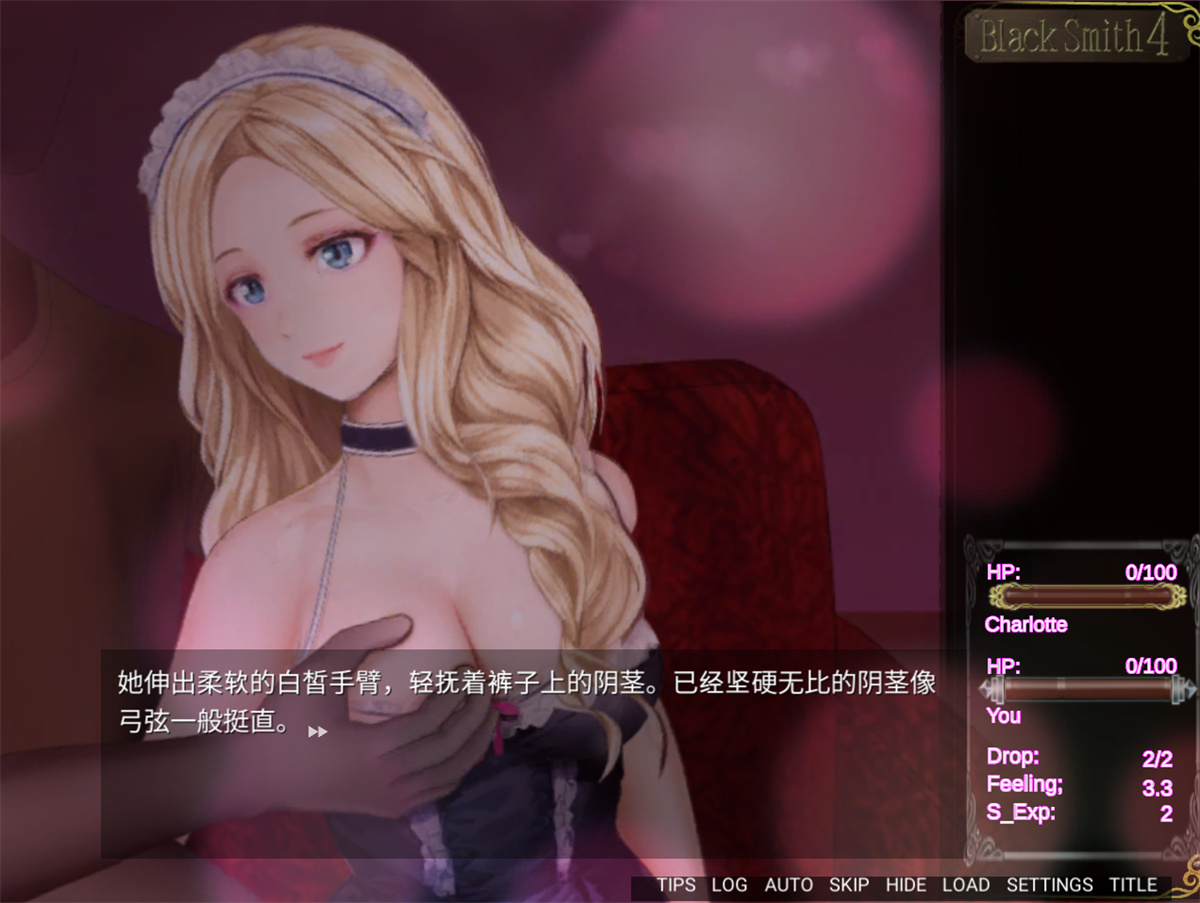Open the LOAD save menu
The height and width of the screenshot is (903, 1200).
(x=965, y=885)
